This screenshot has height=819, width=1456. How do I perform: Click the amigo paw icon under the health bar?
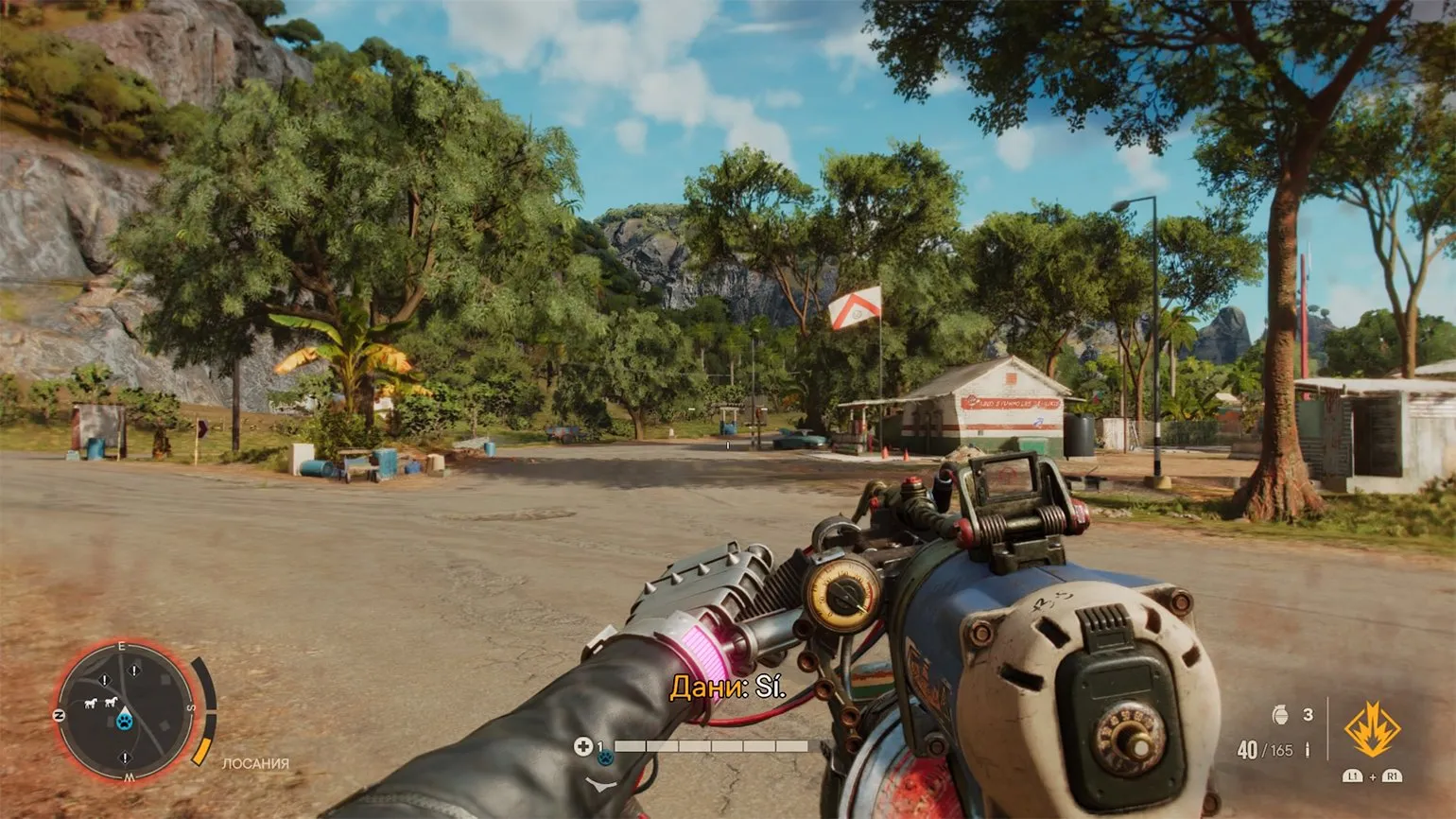click(x=605, y=758)
